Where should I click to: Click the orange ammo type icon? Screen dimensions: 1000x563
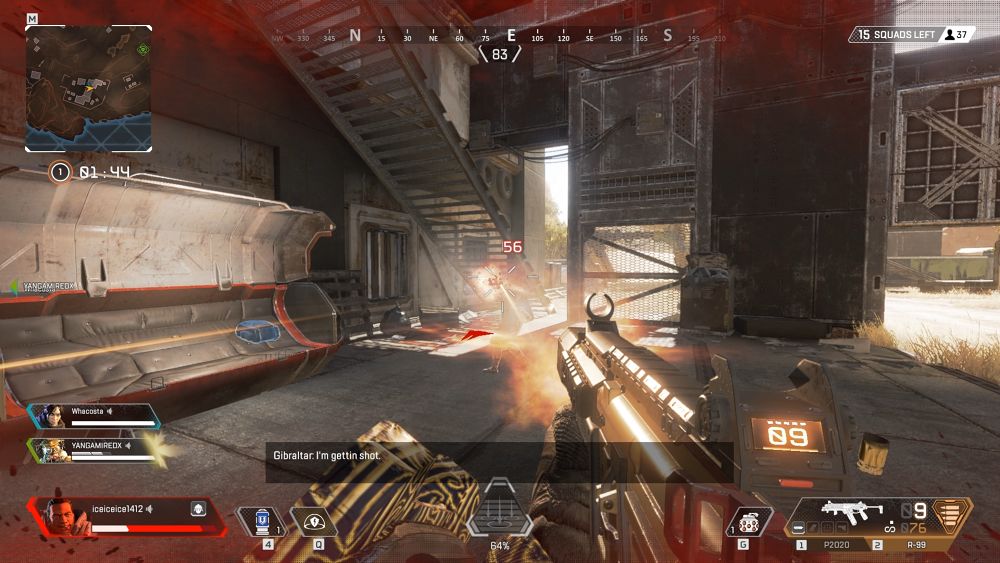954,514
